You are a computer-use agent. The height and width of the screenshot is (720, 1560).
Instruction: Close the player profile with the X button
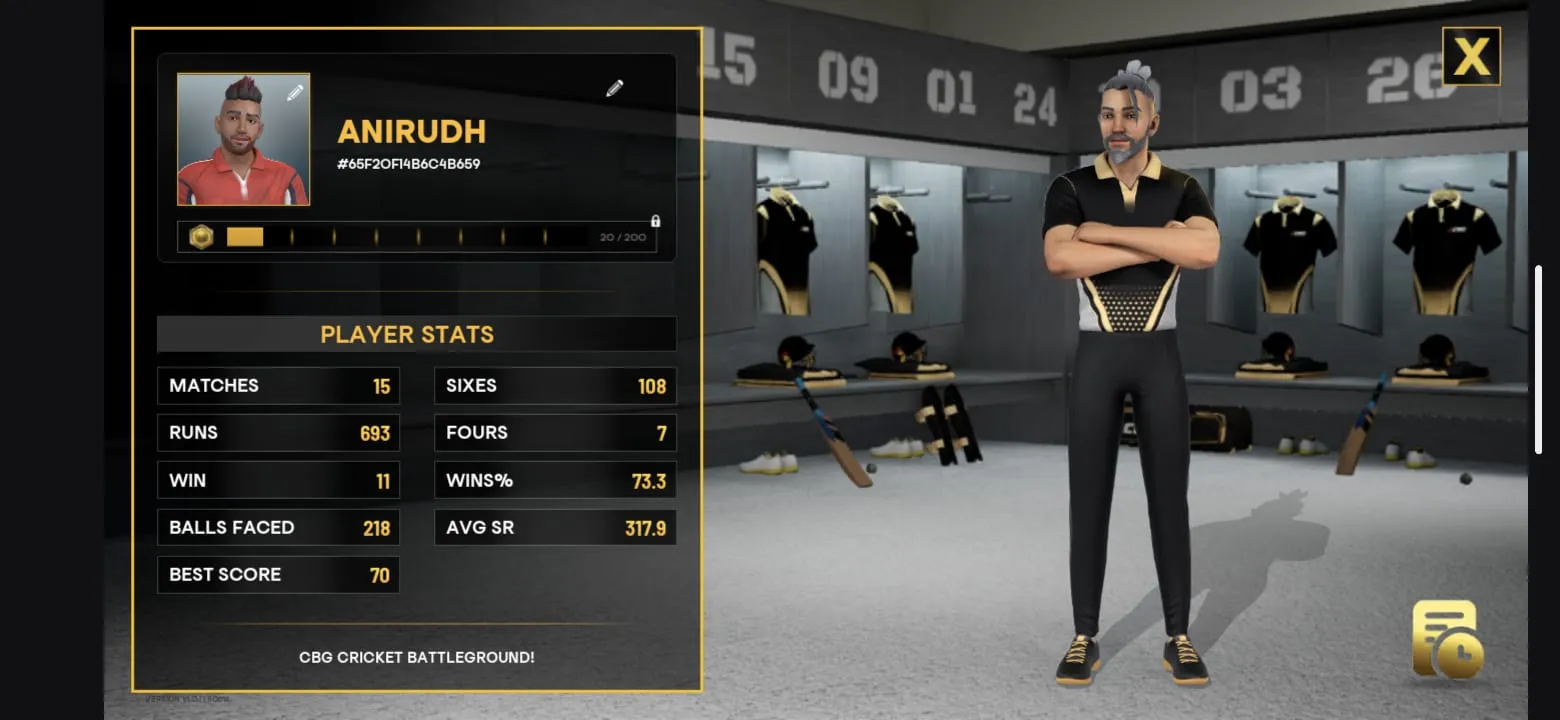pos(1470,56)
